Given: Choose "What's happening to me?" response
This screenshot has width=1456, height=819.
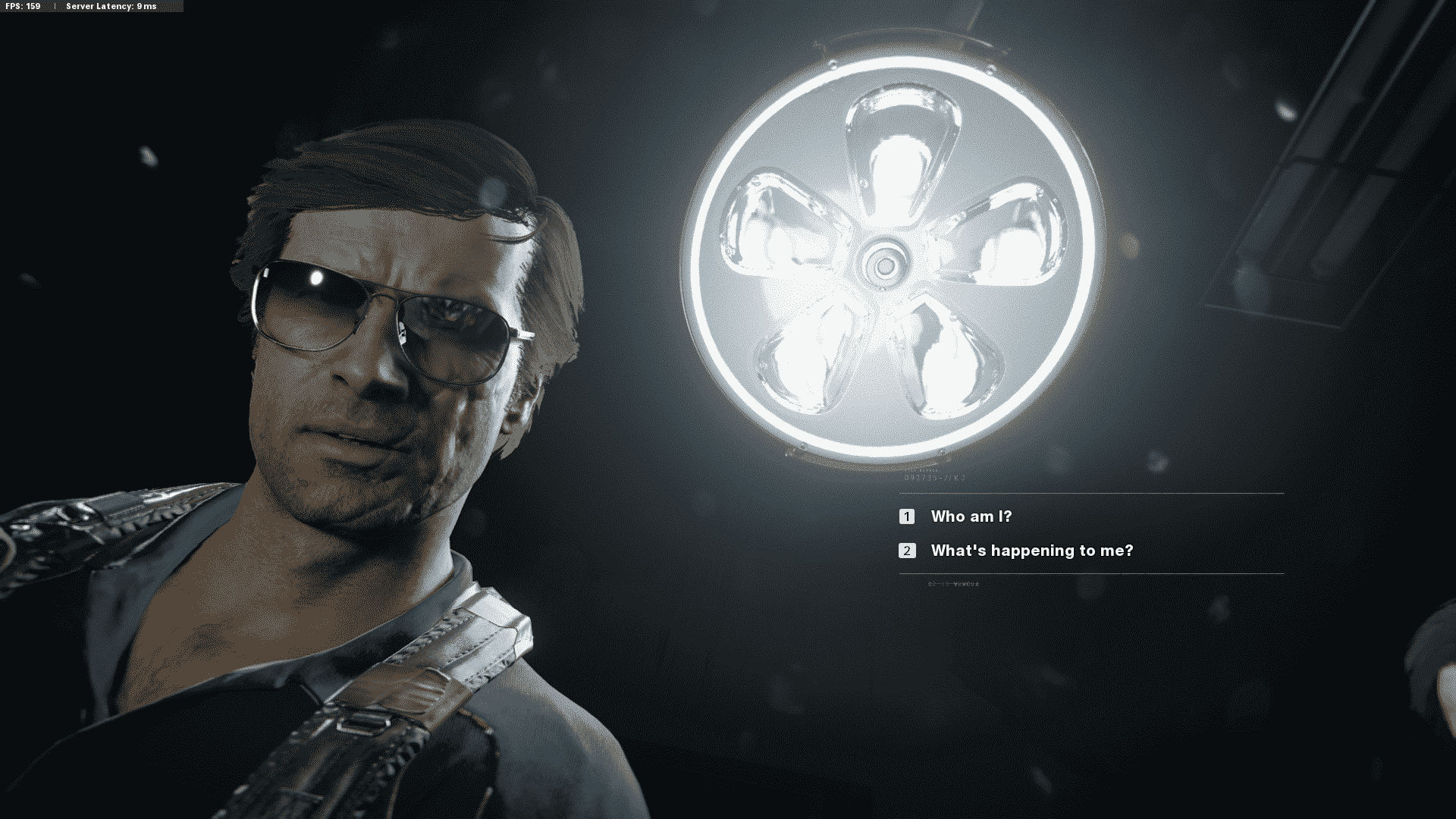Looking at the screenshot, I should pyautogui.click(x=1031, y=551).
